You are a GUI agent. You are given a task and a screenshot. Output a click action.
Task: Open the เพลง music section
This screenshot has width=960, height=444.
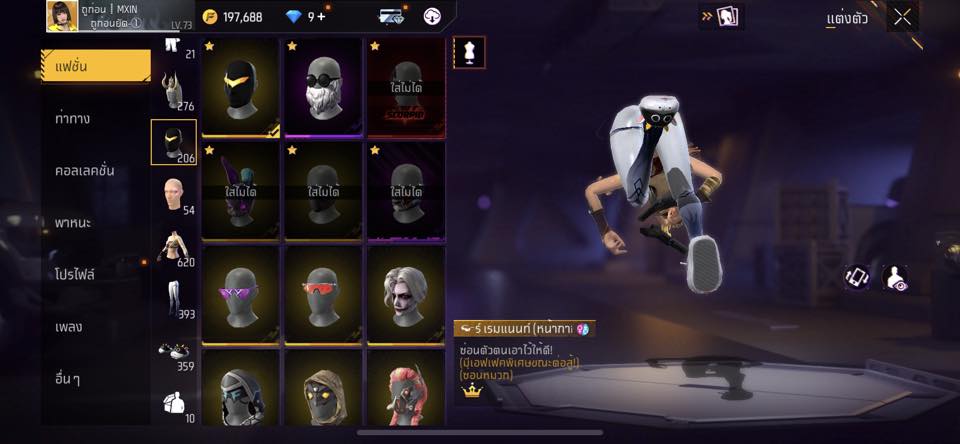click(69, 326)
